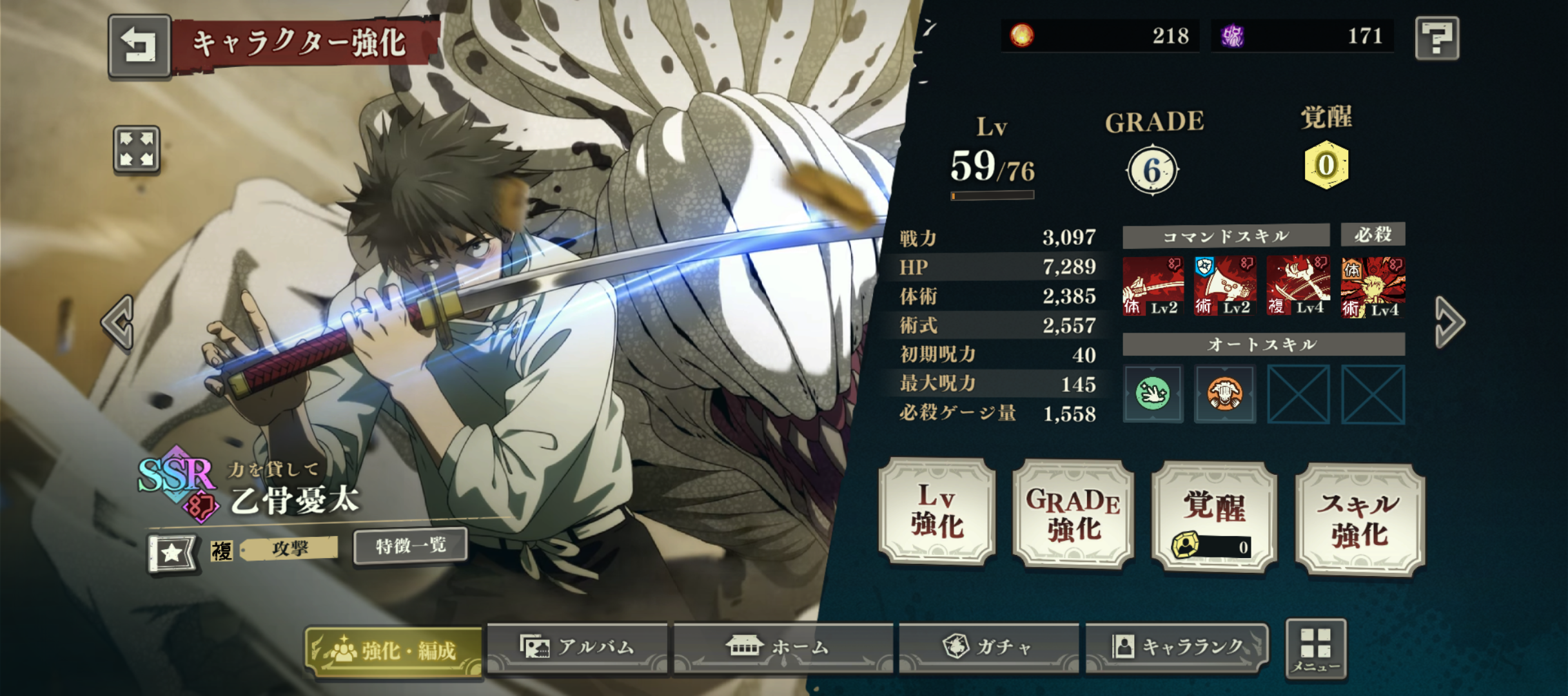Go back using the return arrow button

pyautogui.click(x=139, y=45)
